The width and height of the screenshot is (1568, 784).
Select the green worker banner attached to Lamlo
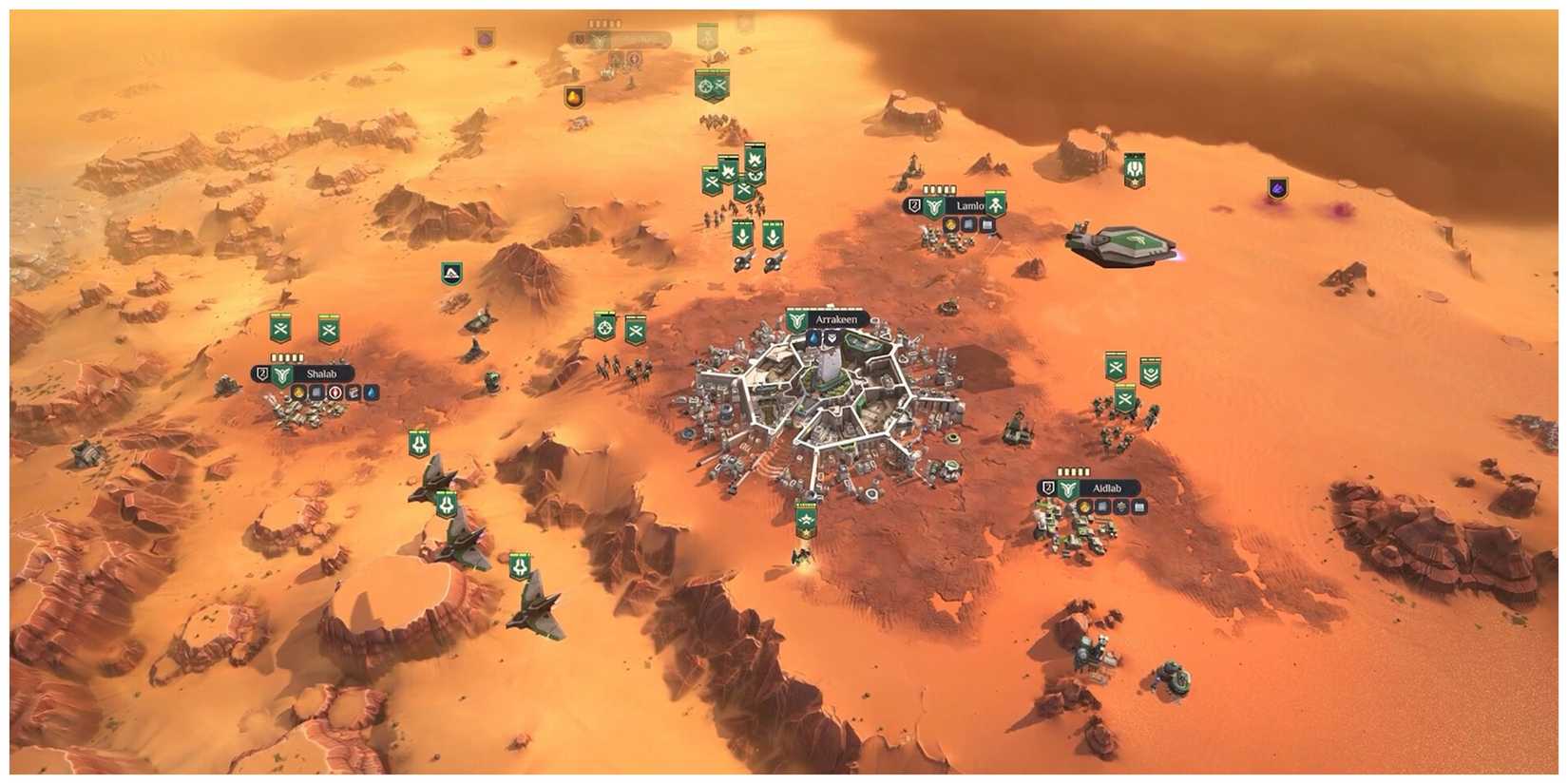995,204
